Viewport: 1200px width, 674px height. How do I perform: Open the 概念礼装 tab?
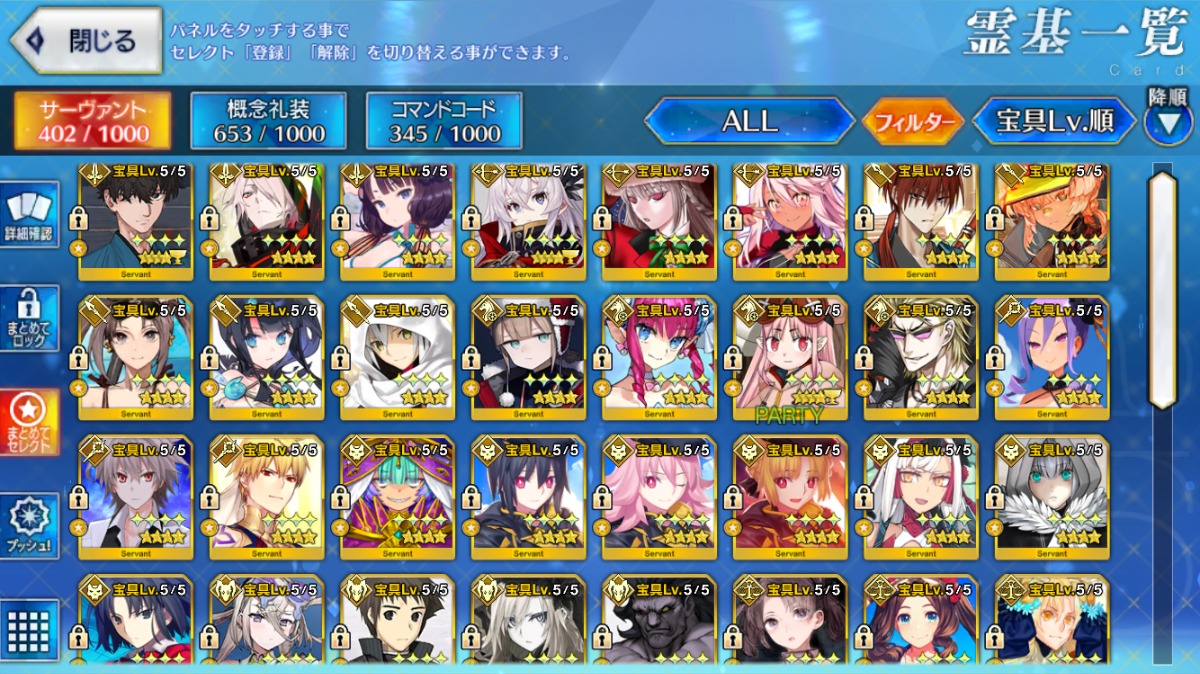point(268,122)
